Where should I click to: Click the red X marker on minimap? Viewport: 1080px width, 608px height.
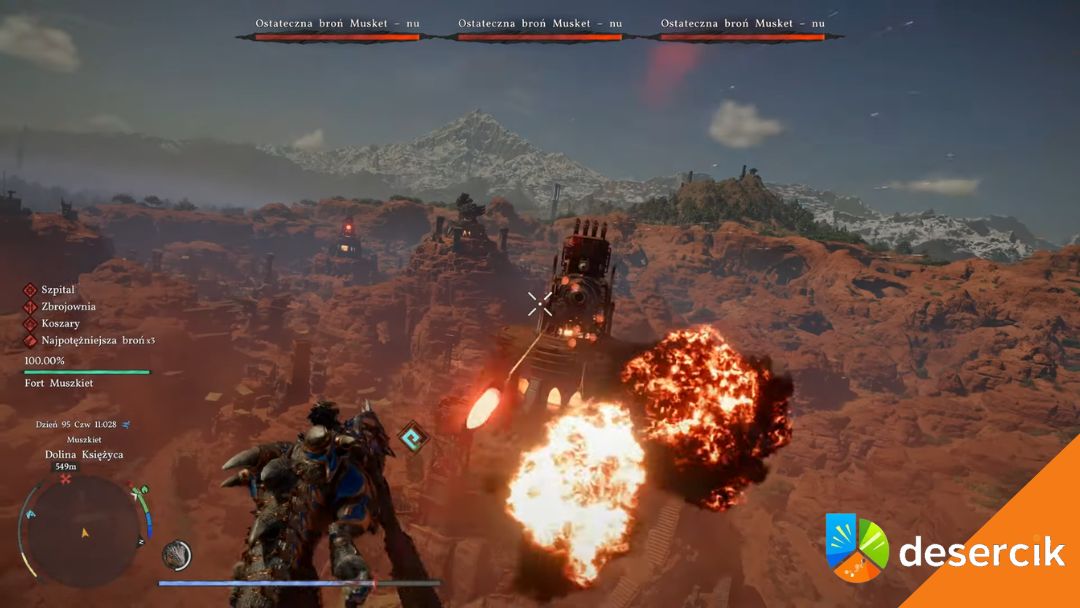(x=66, y=480)
